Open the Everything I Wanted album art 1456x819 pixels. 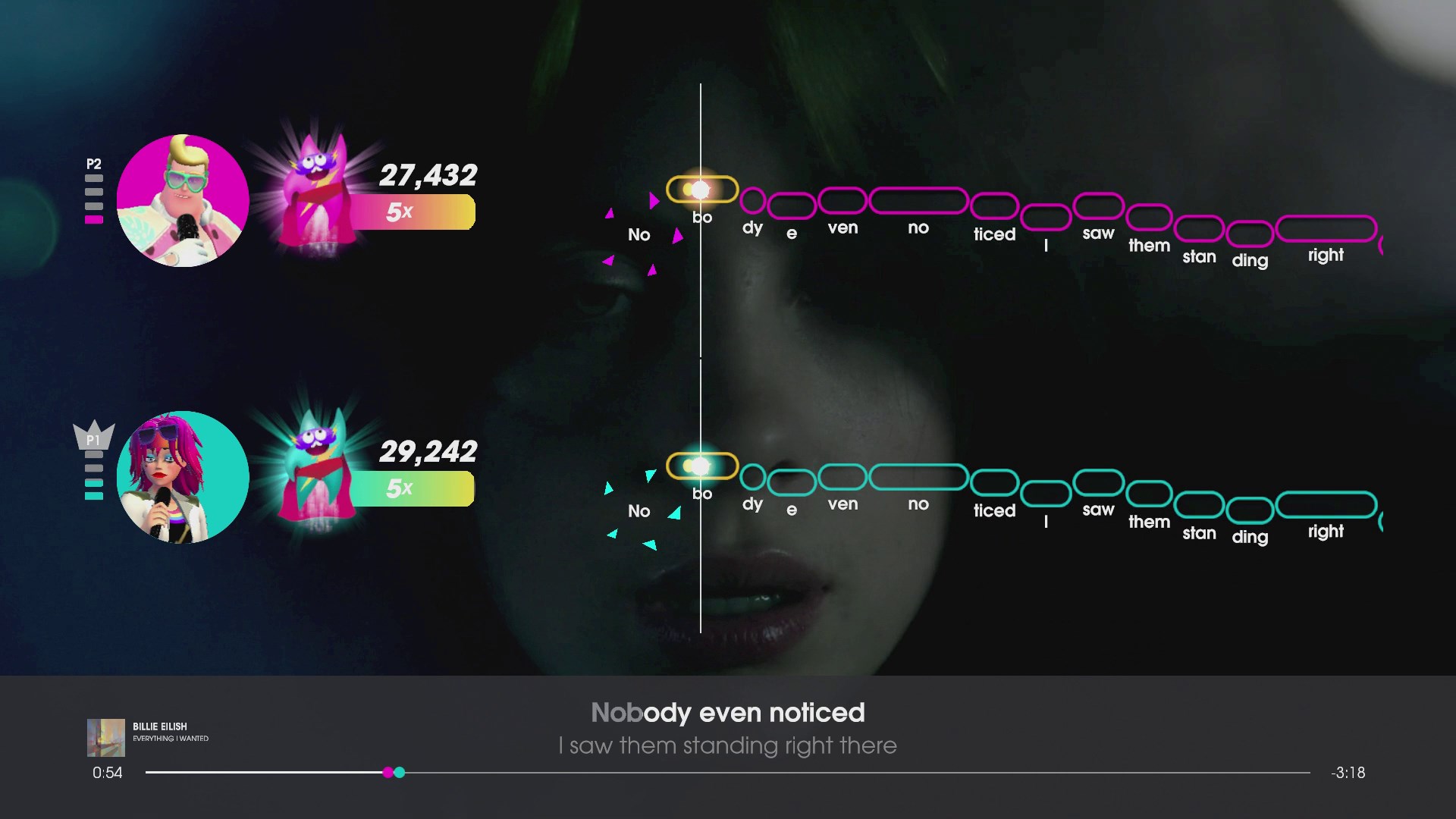(x=106, y=736)
